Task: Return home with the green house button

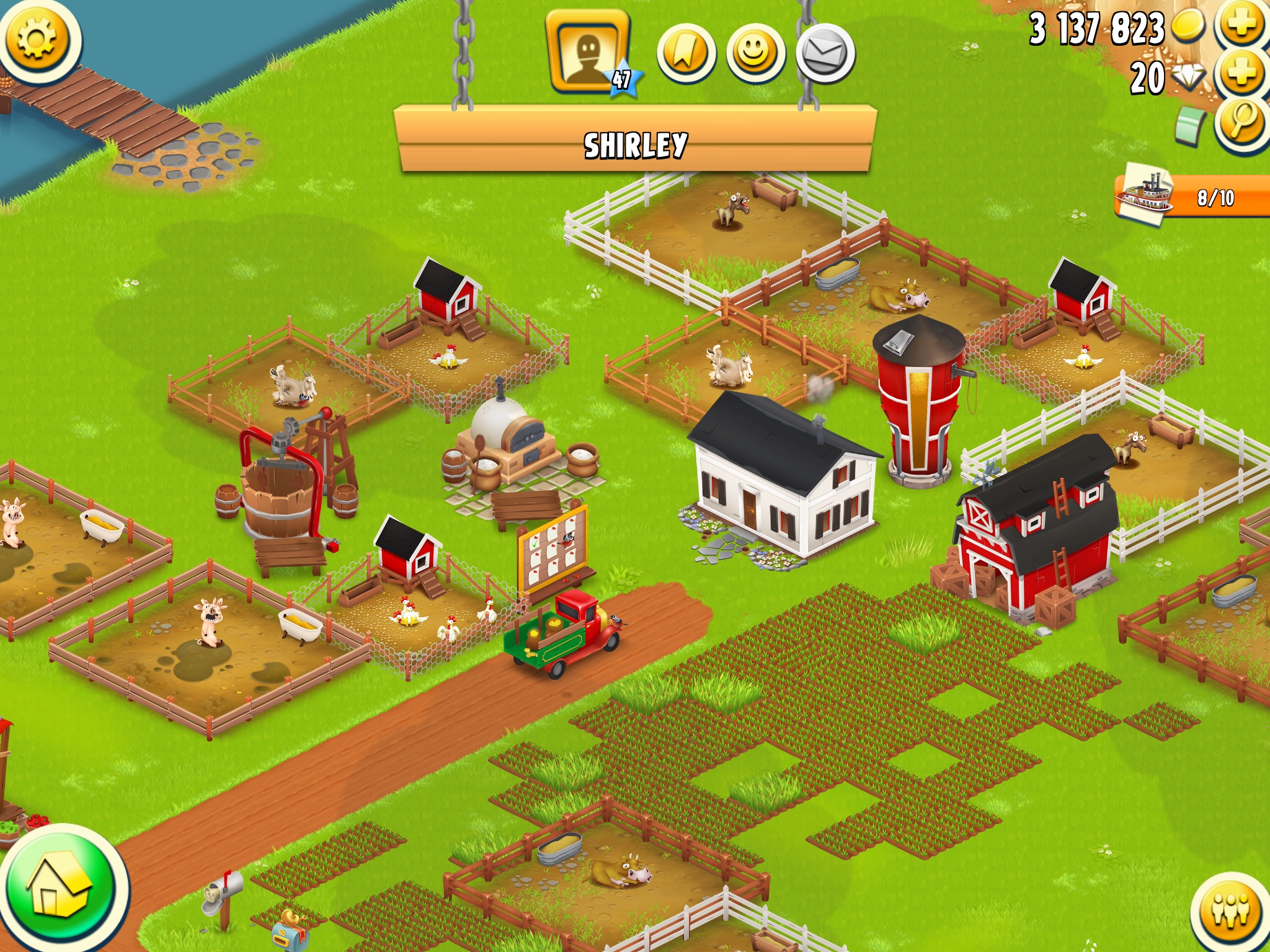Action: tap(60, 889)
